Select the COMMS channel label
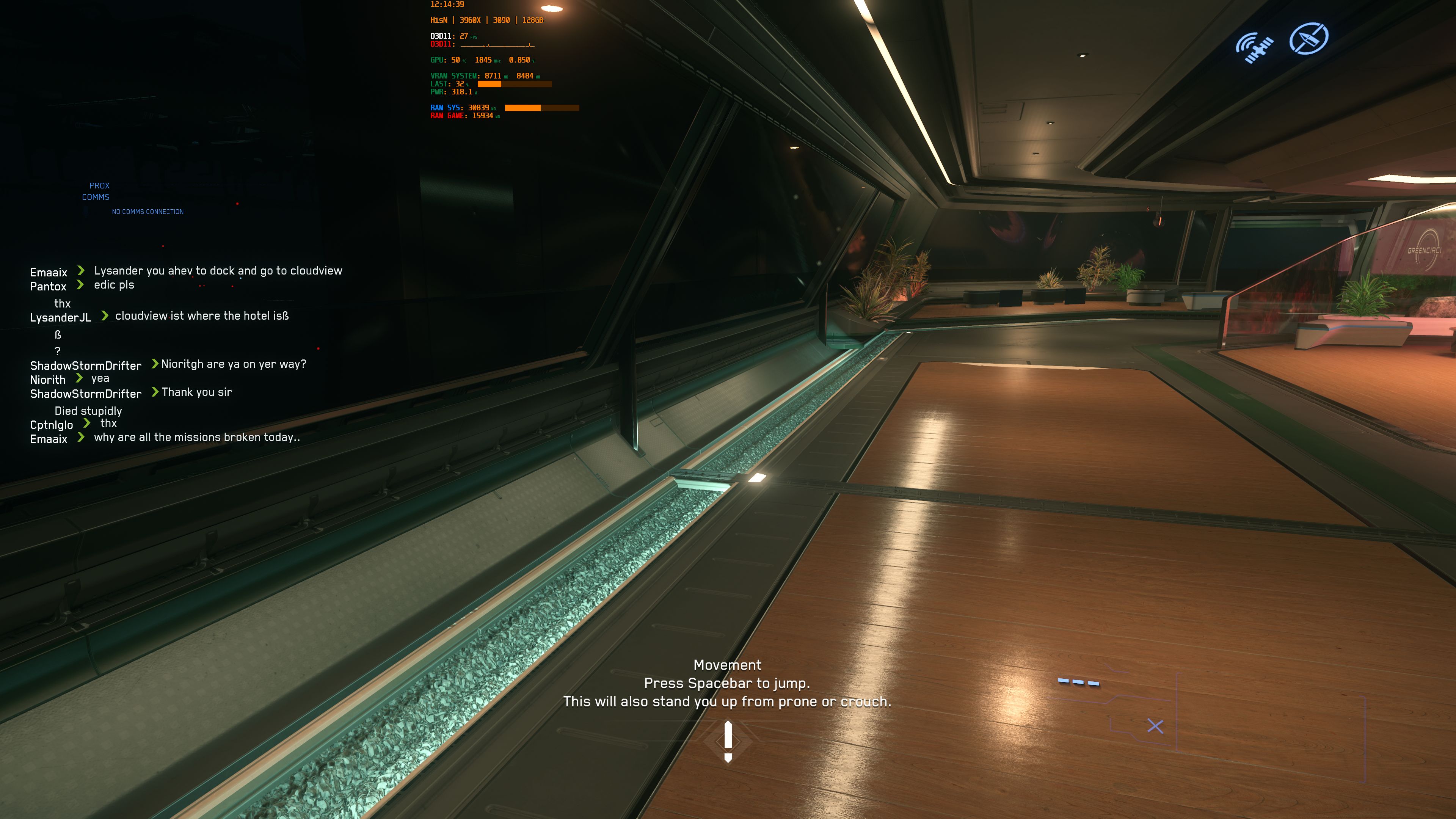Screen dimensions: 1456x819 tap(96, 197)
